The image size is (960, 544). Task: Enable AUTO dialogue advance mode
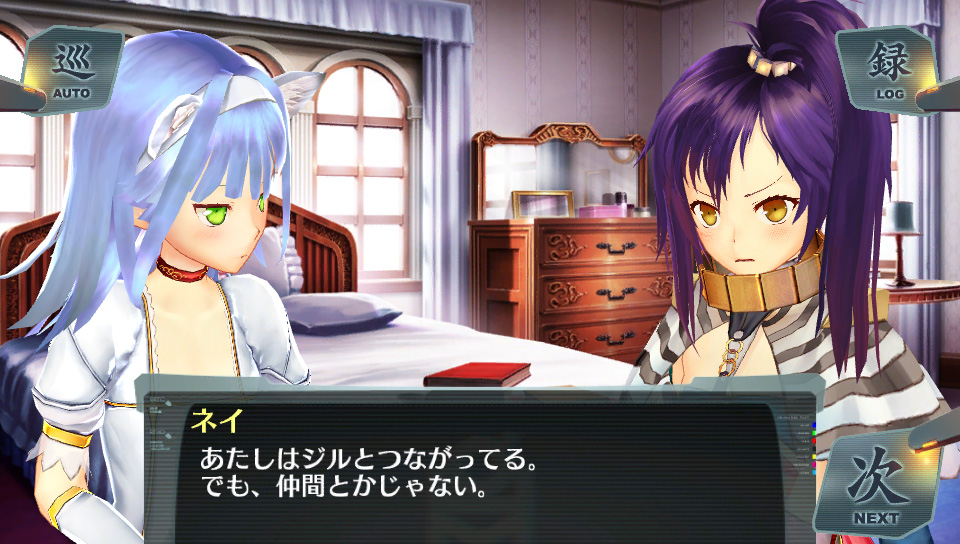71,70
